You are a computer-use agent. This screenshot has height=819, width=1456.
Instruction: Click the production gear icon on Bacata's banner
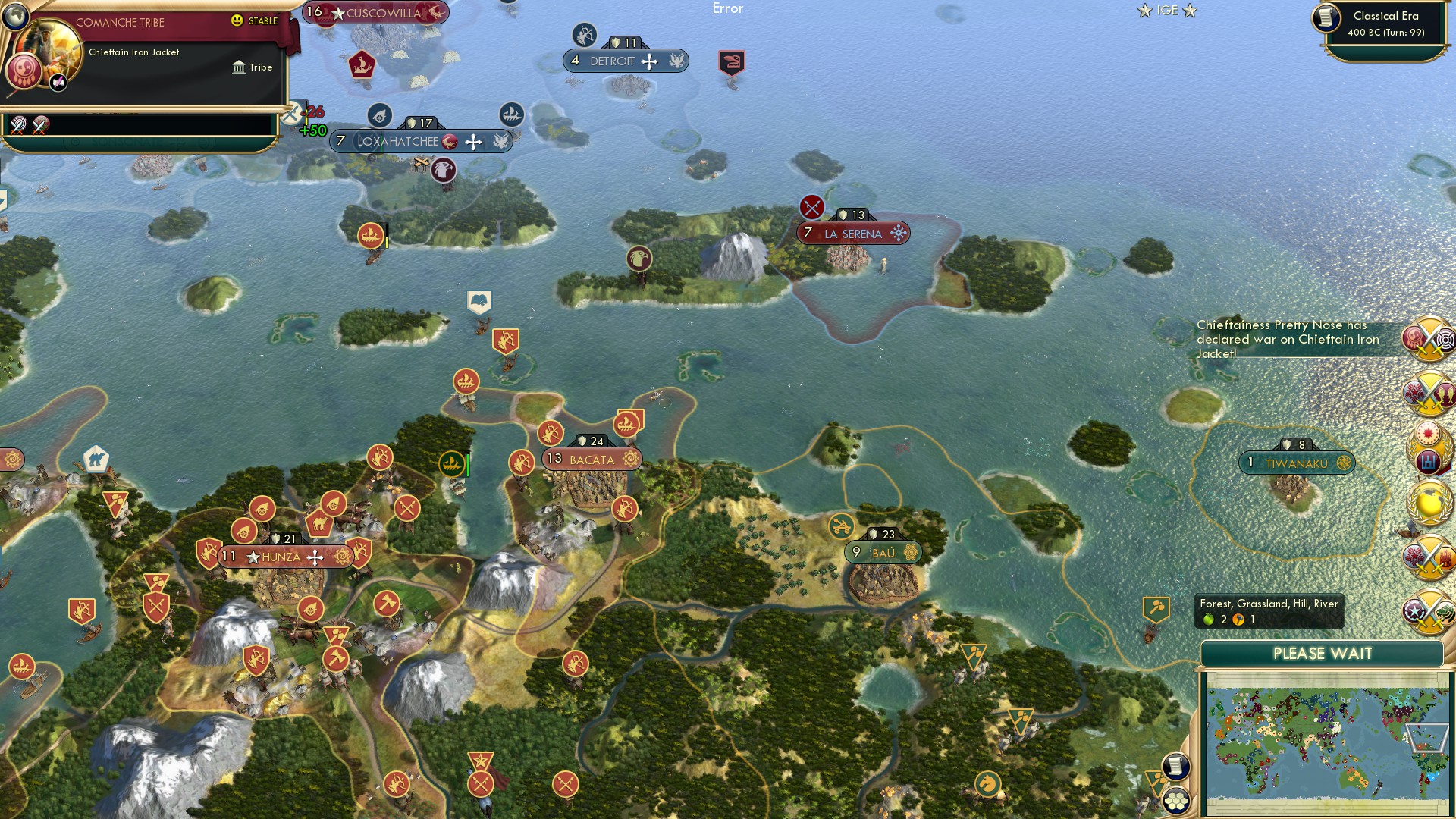[630, 459]
